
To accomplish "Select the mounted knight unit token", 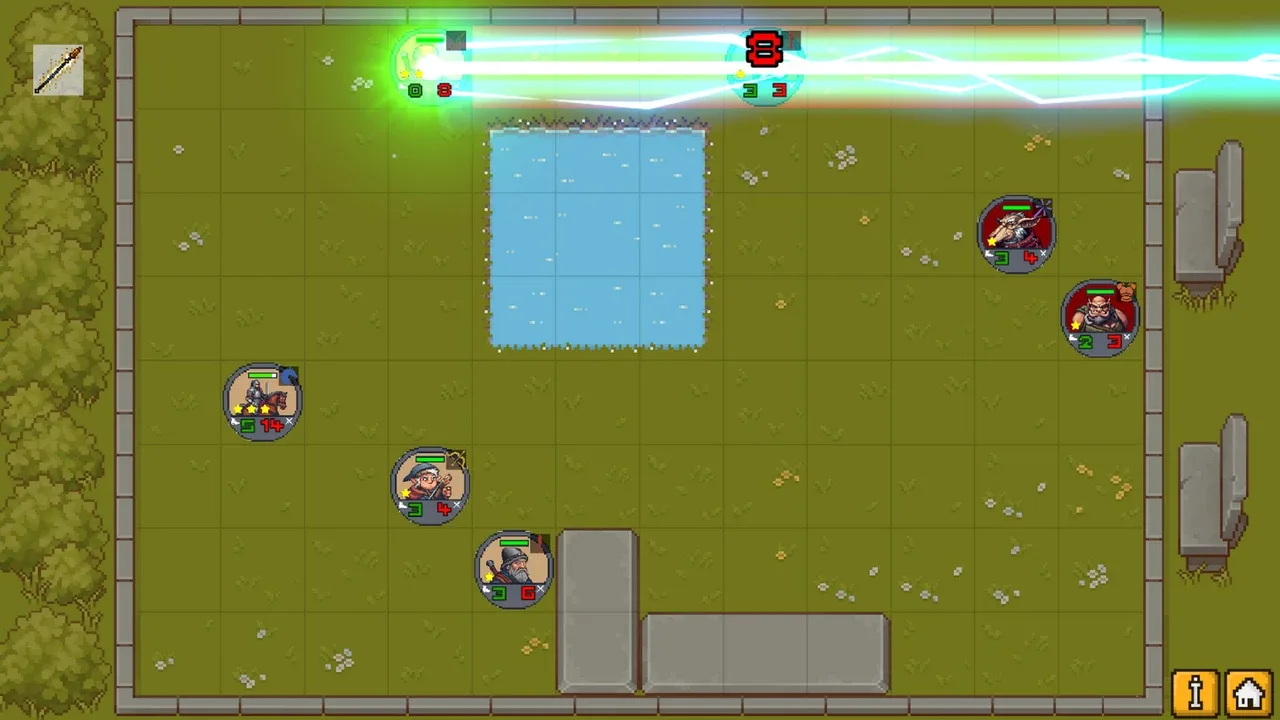I will 262,400.
